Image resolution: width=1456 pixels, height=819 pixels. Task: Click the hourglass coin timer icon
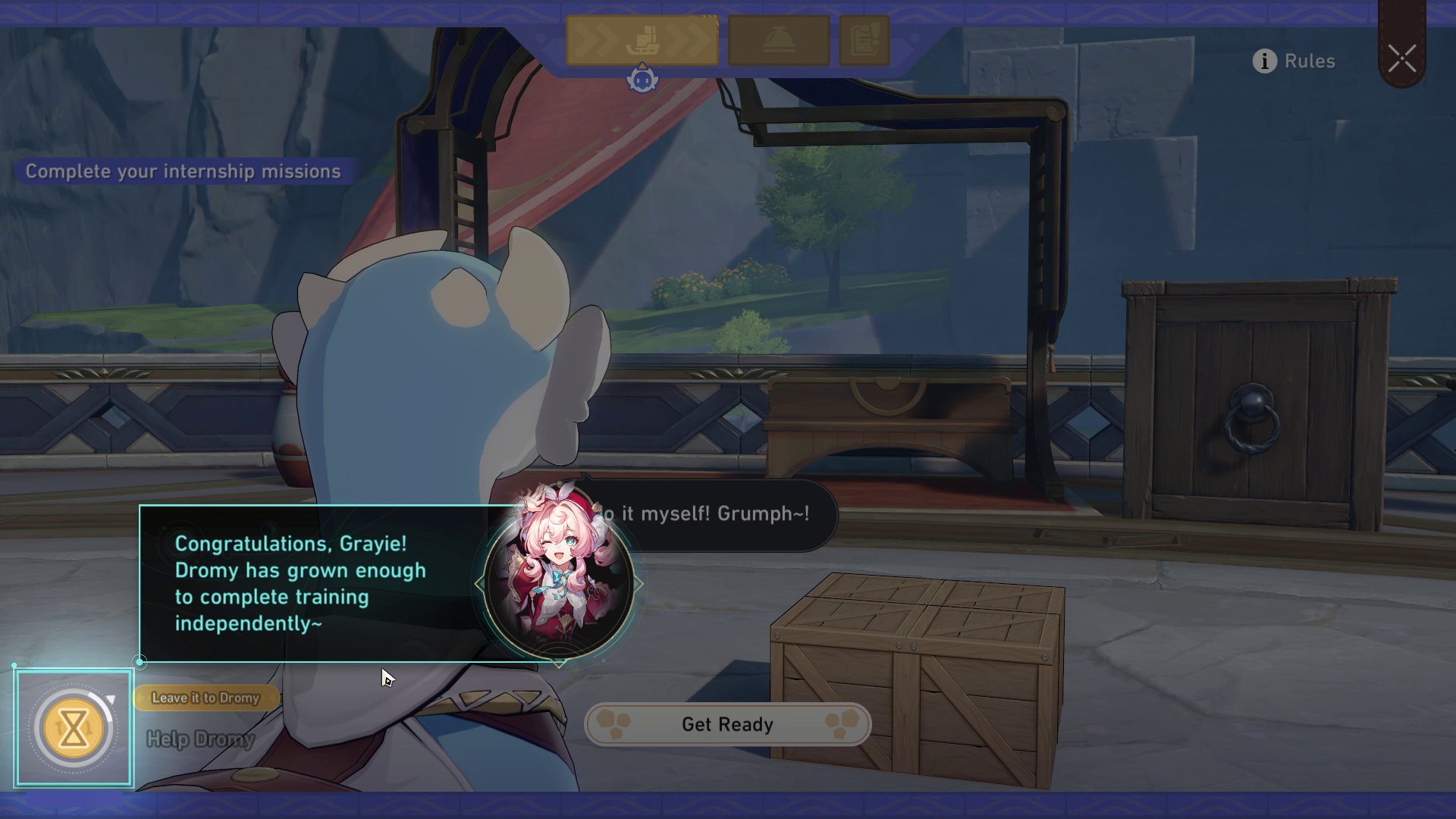[x=72, y=726]
